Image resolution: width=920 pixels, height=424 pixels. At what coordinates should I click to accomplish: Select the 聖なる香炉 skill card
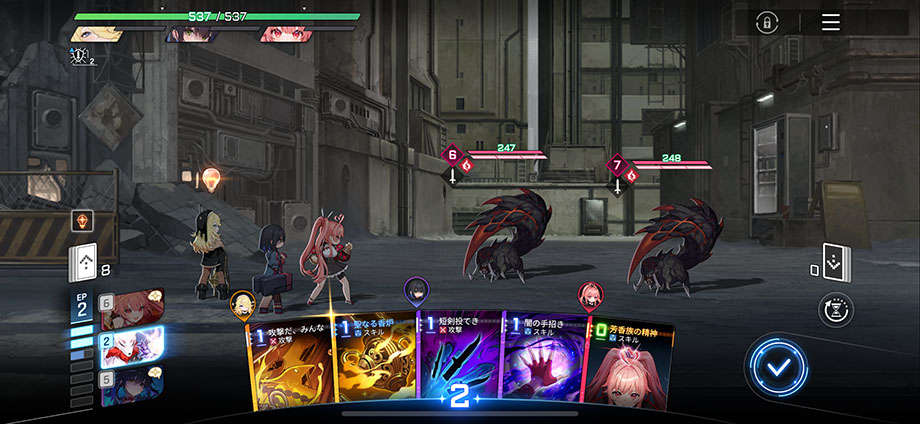click(x=371, y=365)
